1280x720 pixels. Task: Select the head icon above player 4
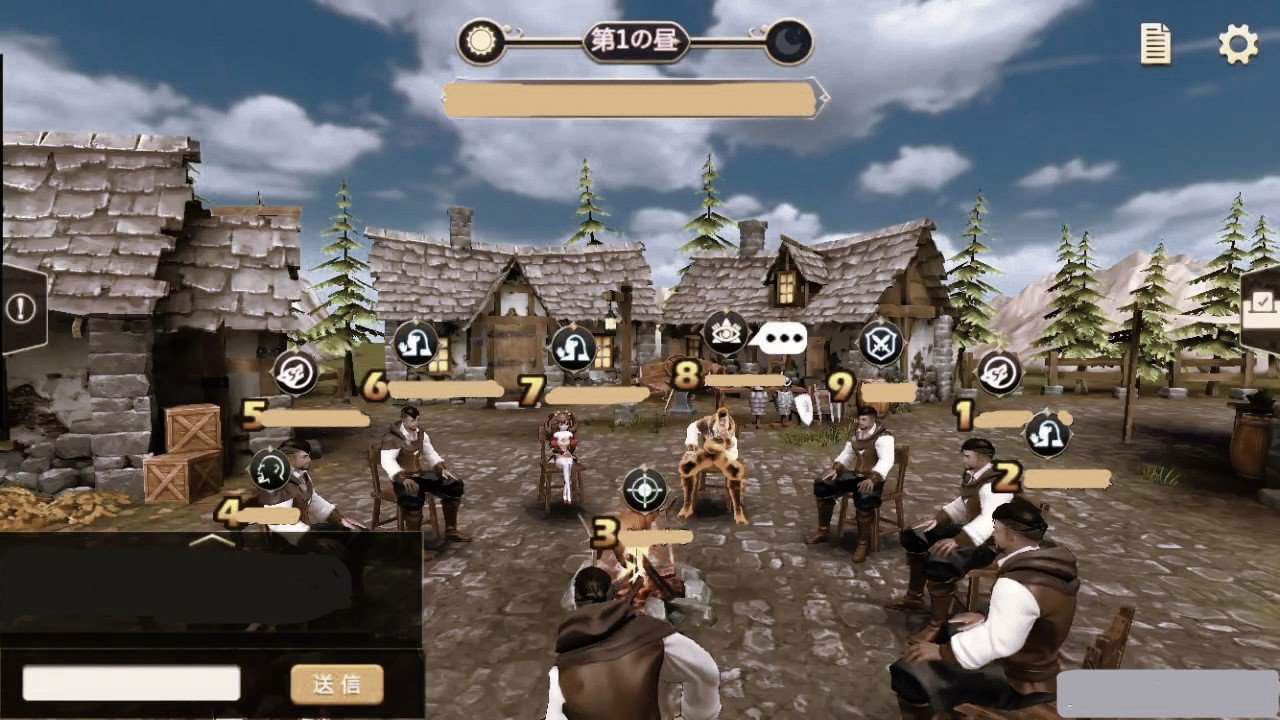click(270, 467)
